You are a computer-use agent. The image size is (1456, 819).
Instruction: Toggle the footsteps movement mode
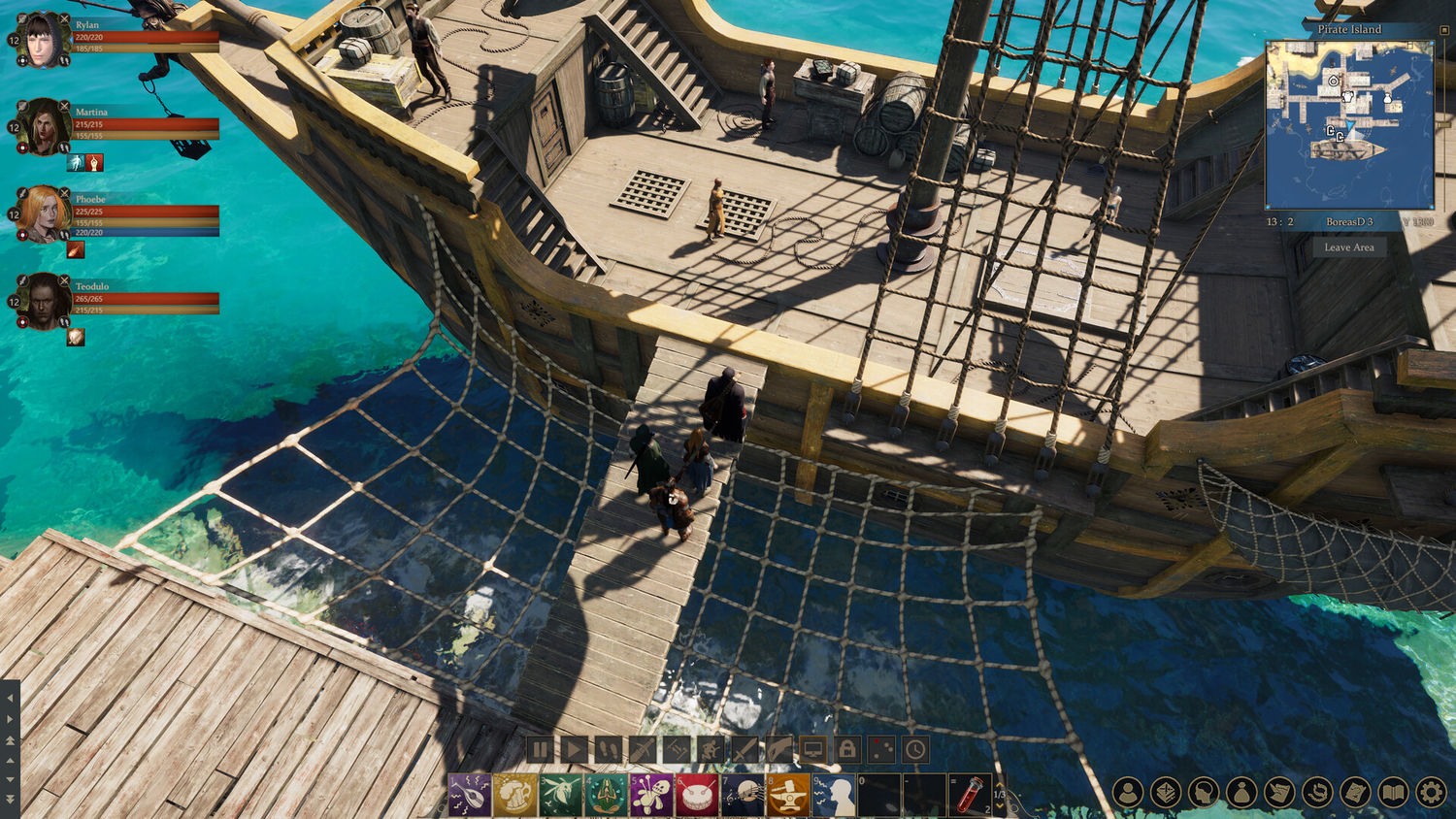tap(609, 749)
